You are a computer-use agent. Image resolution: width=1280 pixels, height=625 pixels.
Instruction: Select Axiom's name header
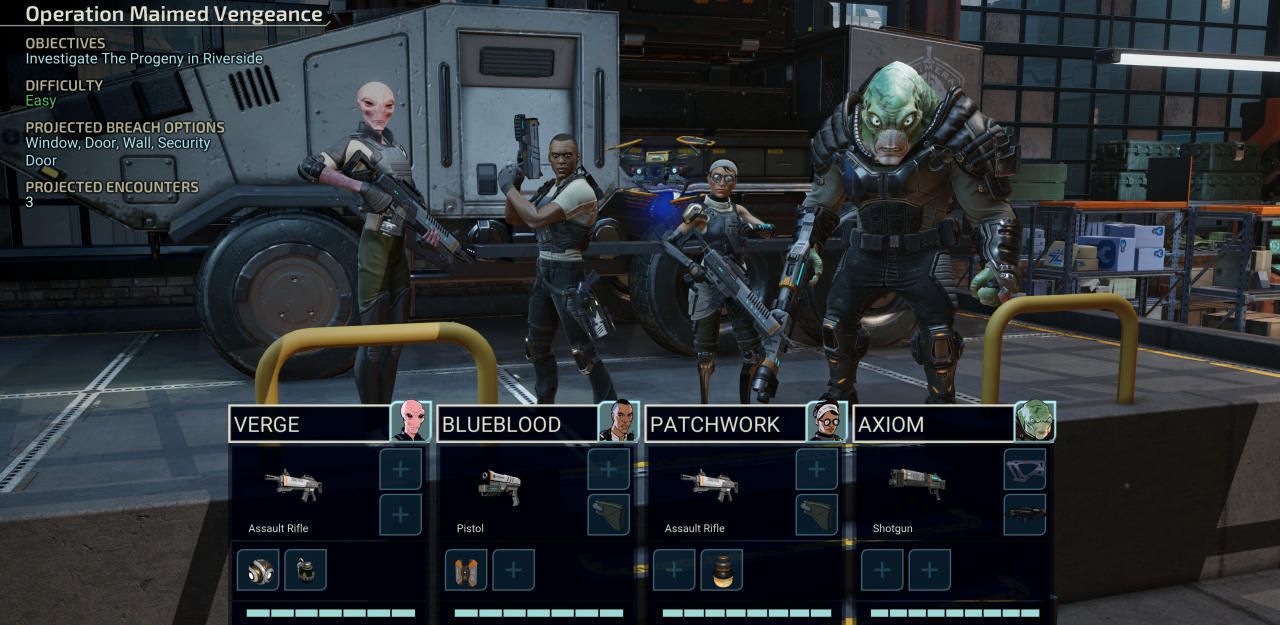click(933, 424)
